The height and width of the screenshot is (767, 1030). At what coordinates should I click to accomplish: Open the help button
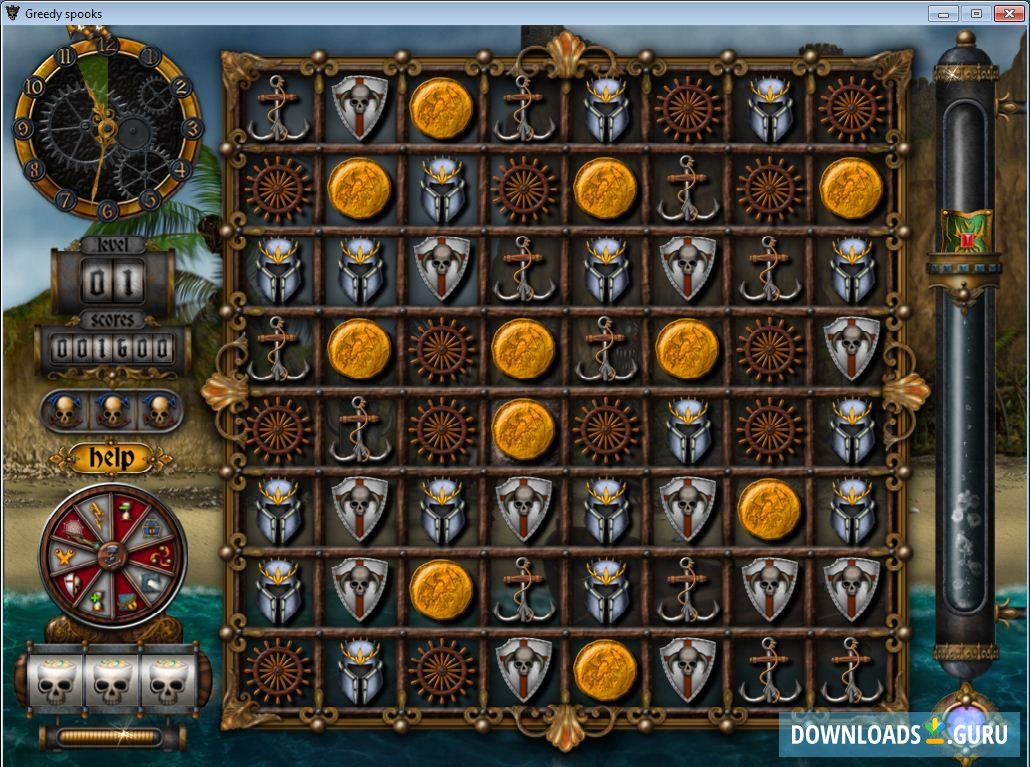111,458
